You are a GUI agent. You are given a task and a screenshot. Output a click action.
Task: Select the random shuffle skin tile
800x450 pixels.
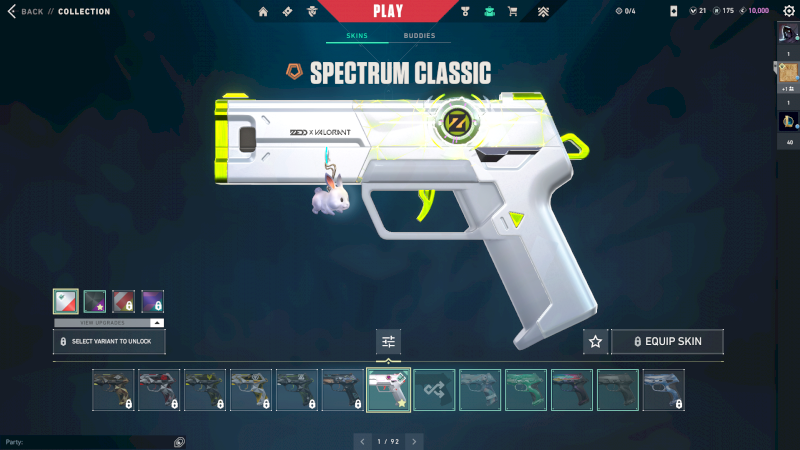pos(434,390)
